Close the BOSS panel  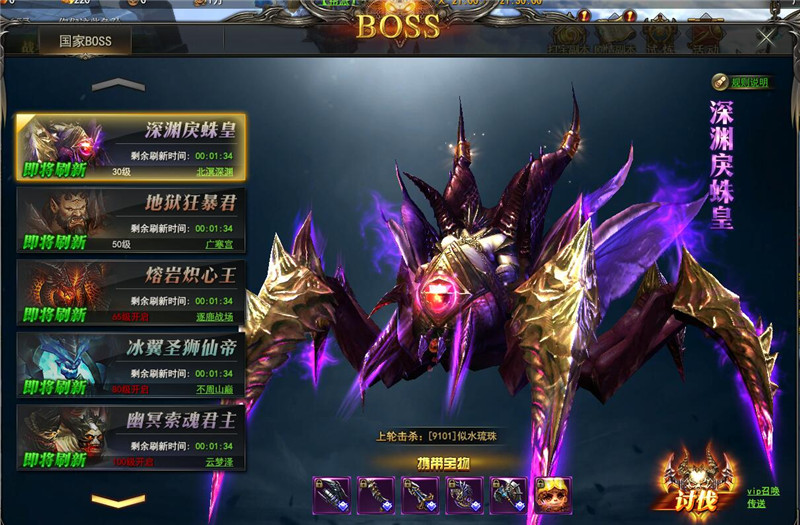pyautogui.click(x=766, y=39)
